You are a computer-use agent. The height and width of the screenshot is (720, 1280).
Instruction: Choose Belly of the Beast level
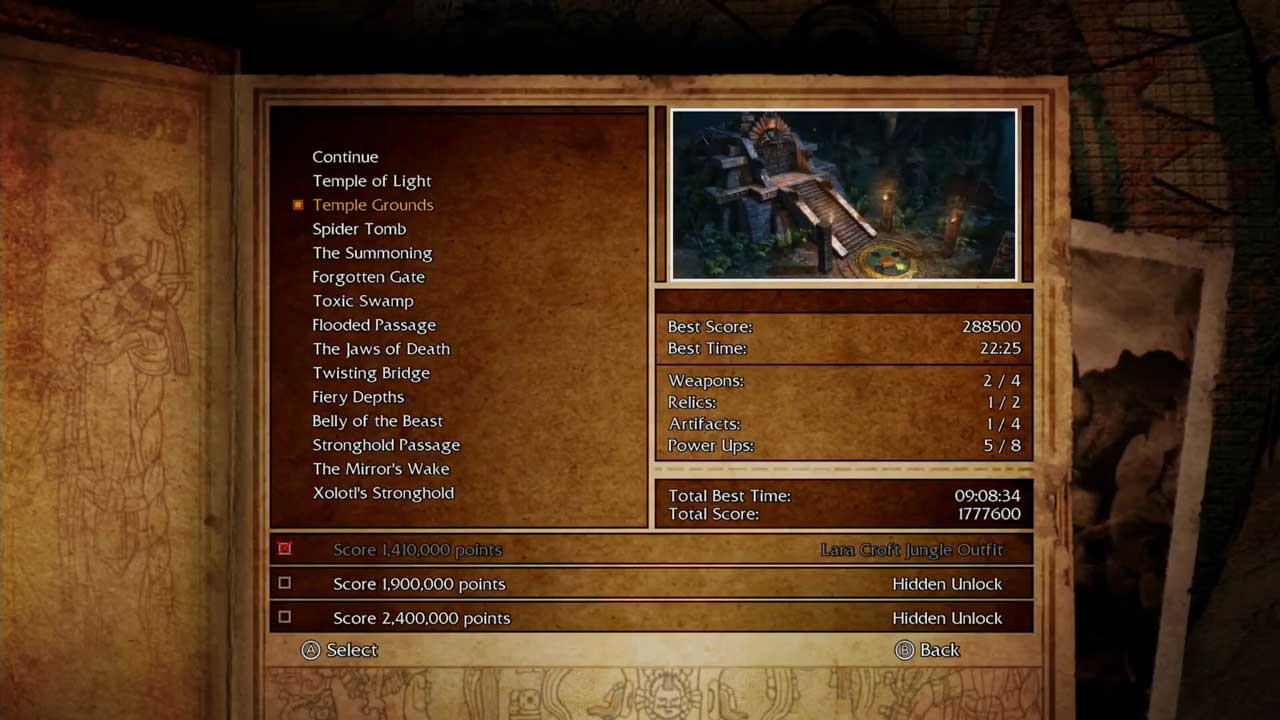(x=377, y=421)
